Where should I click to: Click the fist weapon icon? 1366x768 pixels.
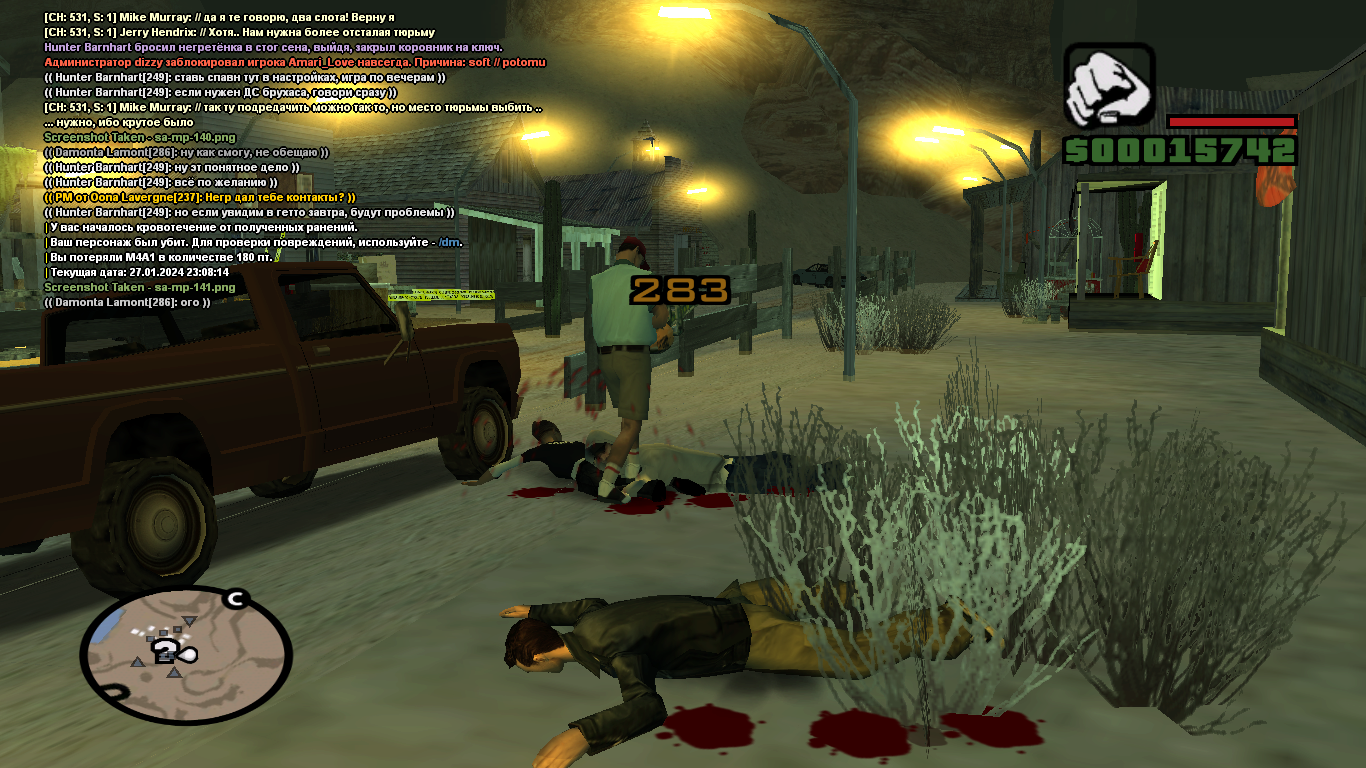click(x=1109, y=86)
